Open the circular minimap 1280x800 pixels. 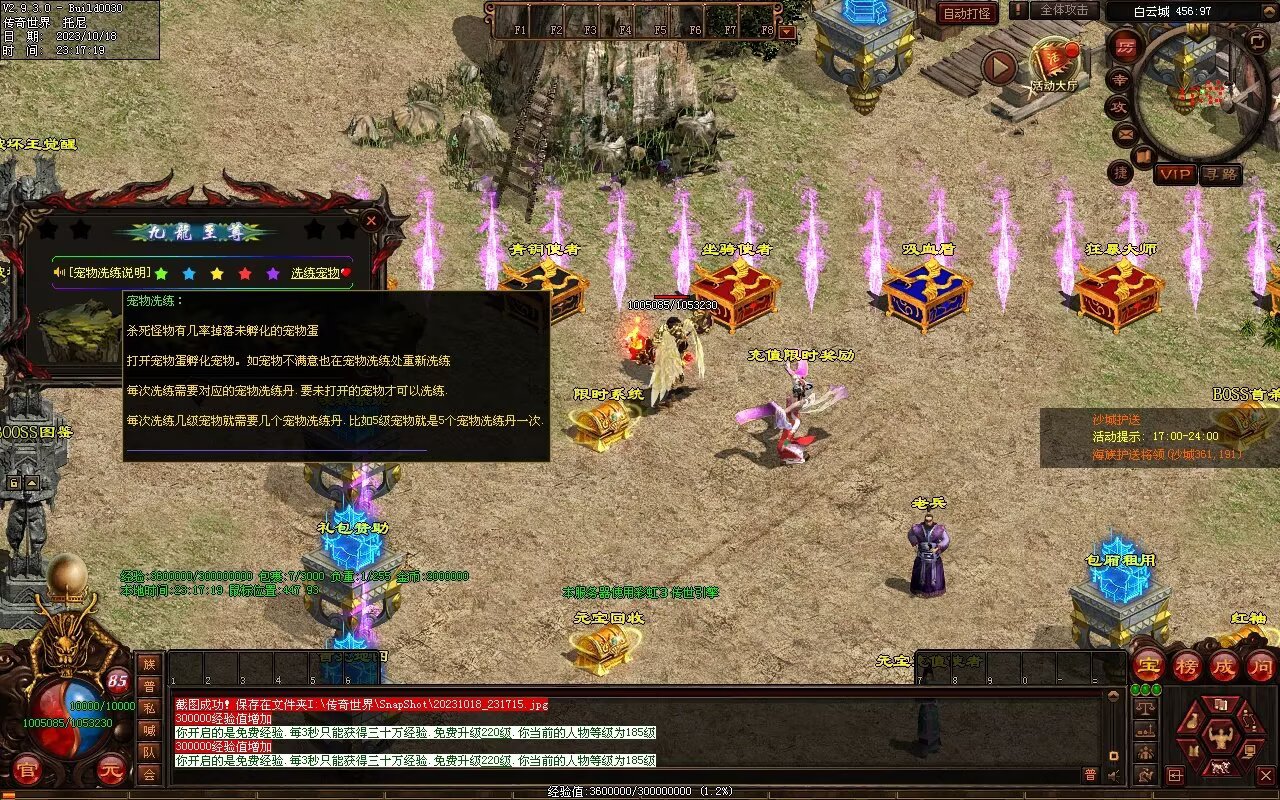click(1199, 92)
